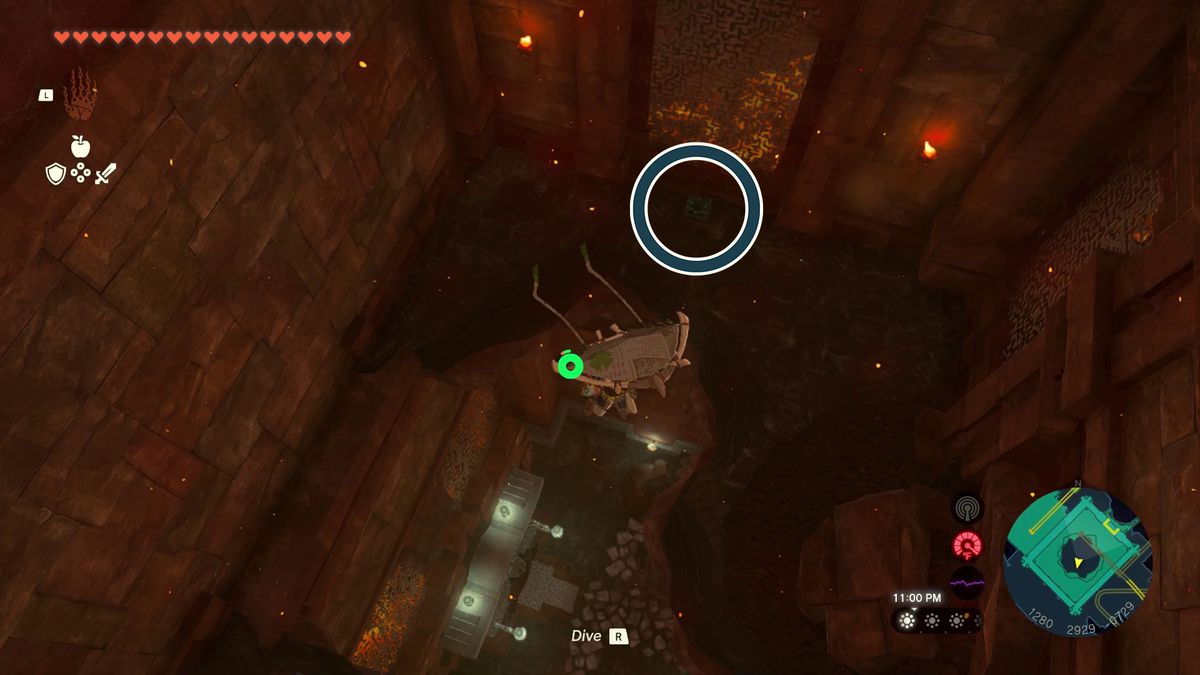
Task: Show the weather forecast strip
Action: click(x=936, y=620)
